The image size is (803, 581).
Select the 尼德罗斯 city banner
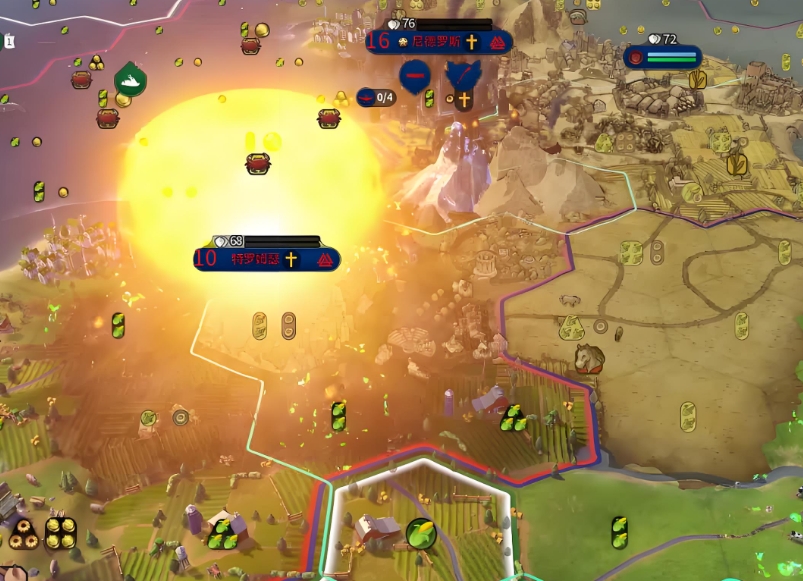coord(438,42)
